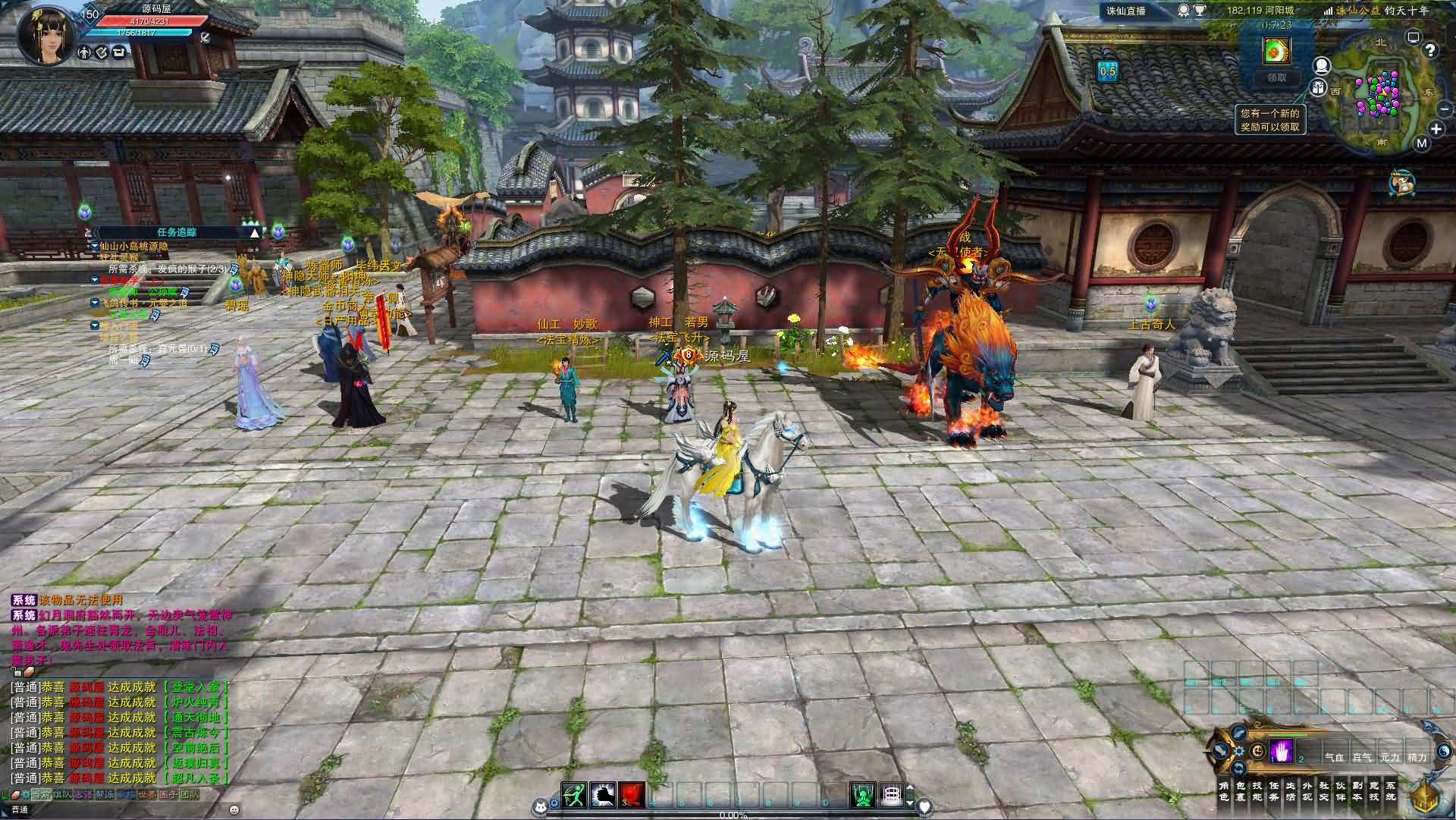Activate the purple glowing hand skill
The height and width of the screenshot is (820, 1456).
[1282, 751]
